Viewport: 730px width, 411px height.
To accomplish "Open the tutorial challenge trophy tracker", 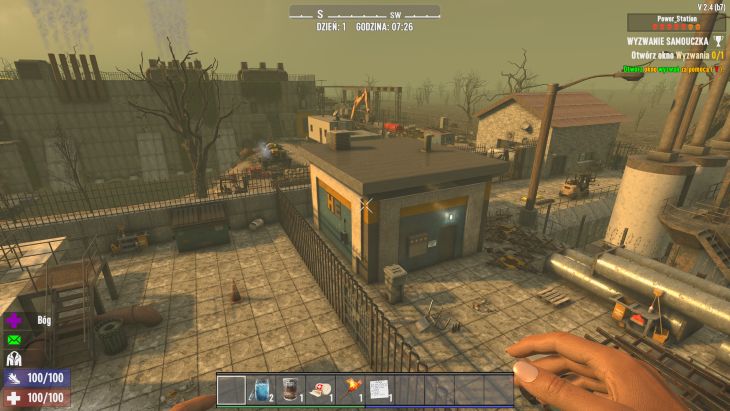I will pos(717,41).
